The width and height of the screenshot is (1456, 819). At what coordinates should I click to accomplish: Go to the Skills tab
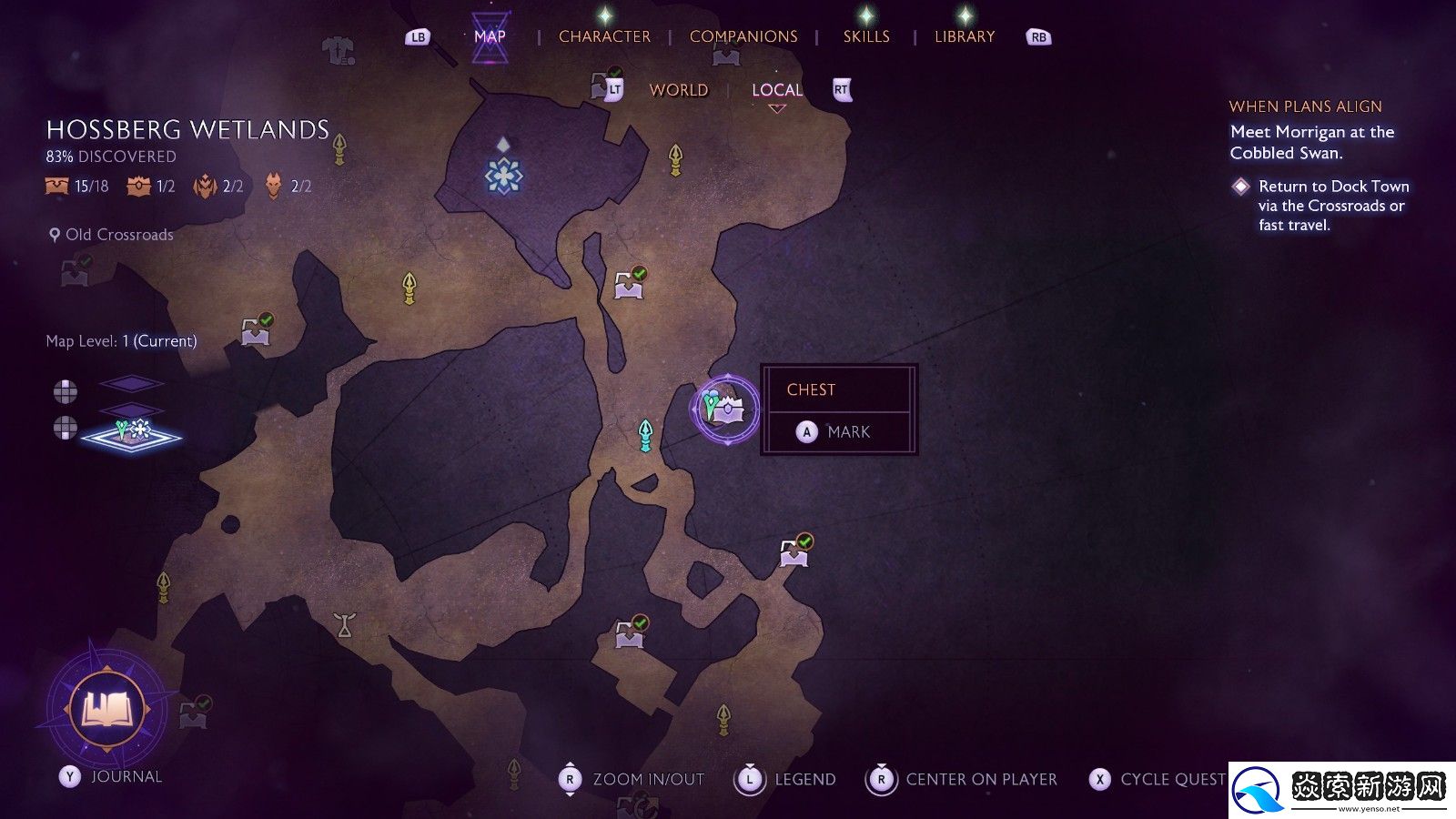(865, 36)
